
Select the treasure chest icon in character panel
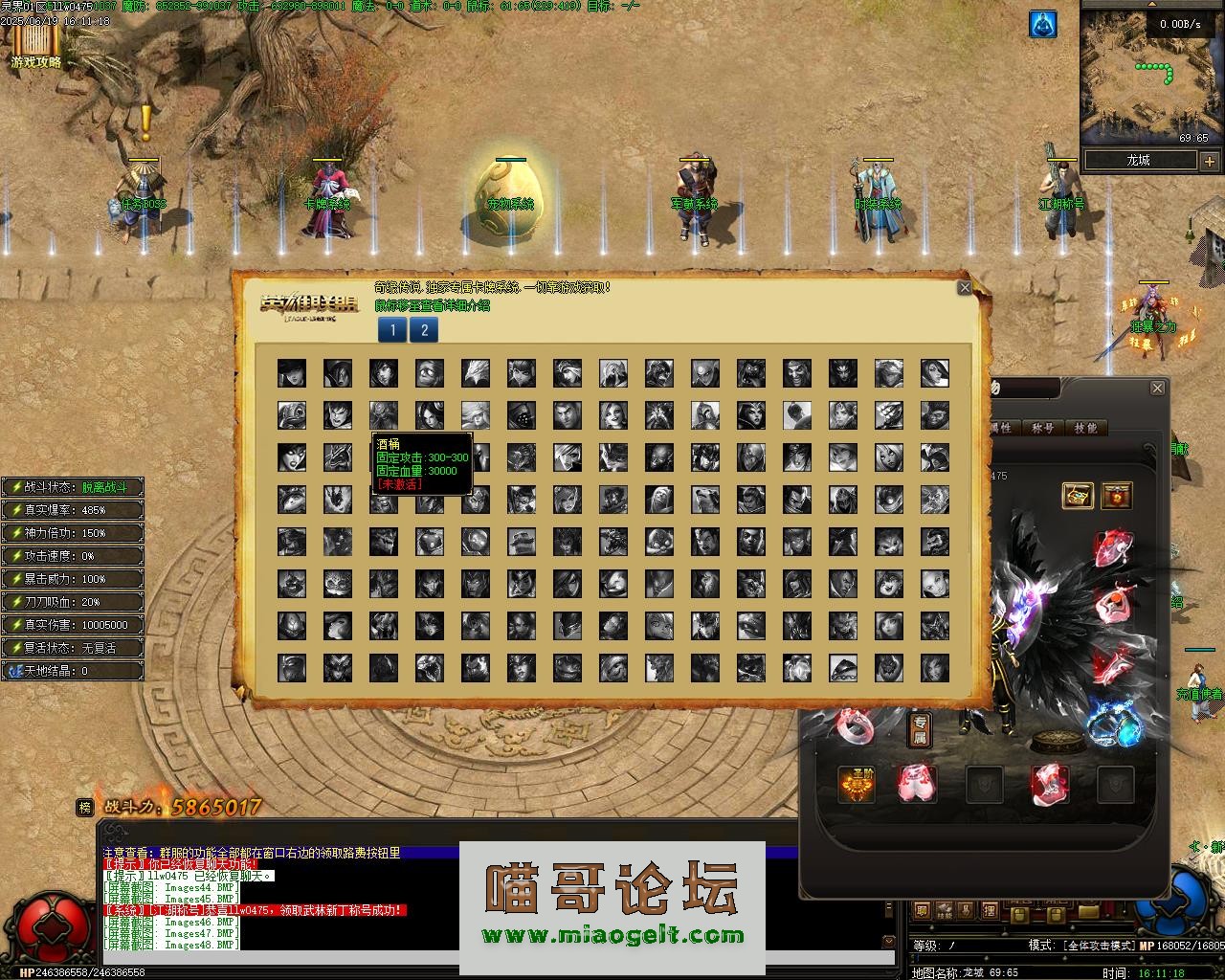[x=1078, y=495]
